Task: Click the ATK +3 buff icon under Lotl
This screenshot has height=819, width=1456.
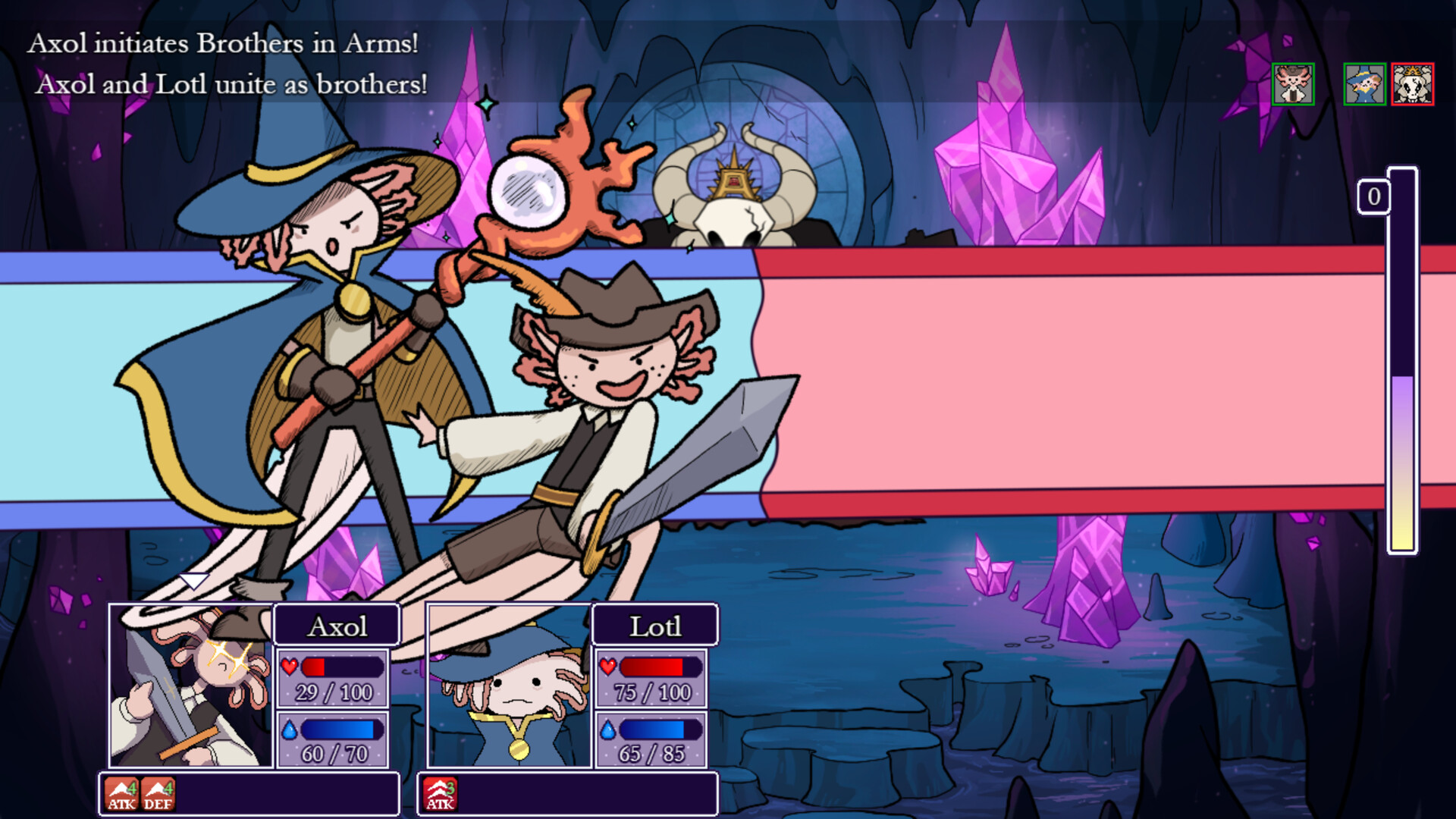Action: point(441,795)
